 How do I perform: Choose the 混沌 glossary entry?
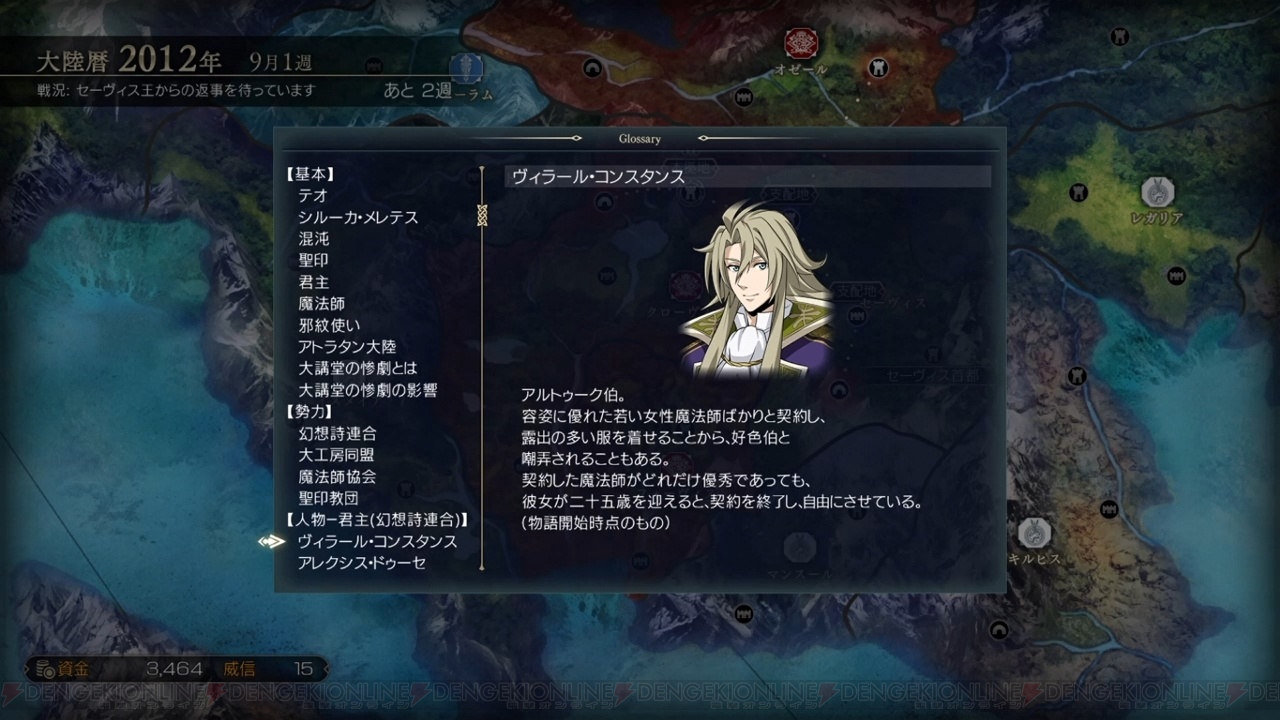[313, 240]
